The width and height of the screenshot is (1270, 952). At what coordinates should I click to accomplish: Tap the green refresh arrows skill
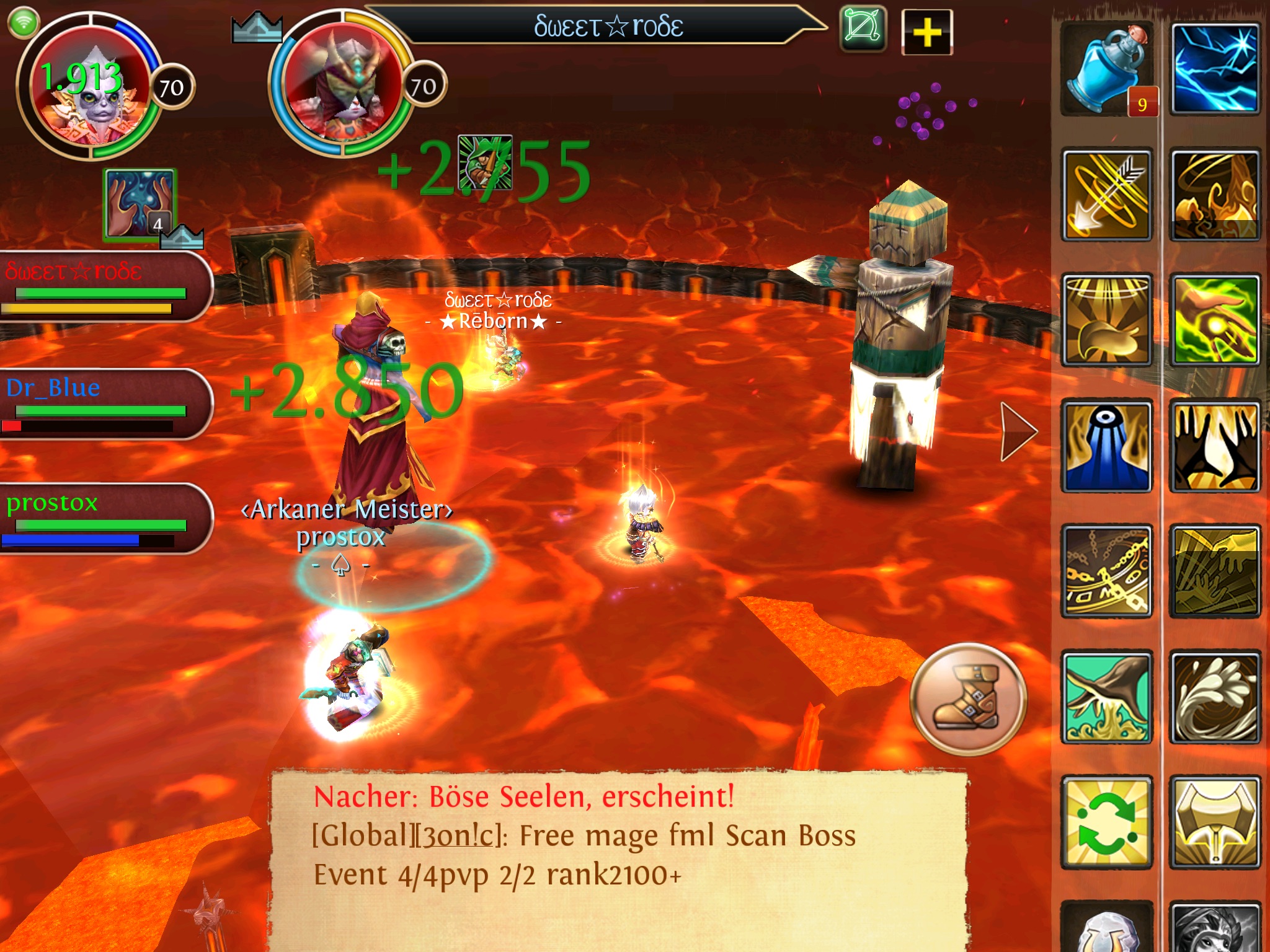[x=1108, y=822]
